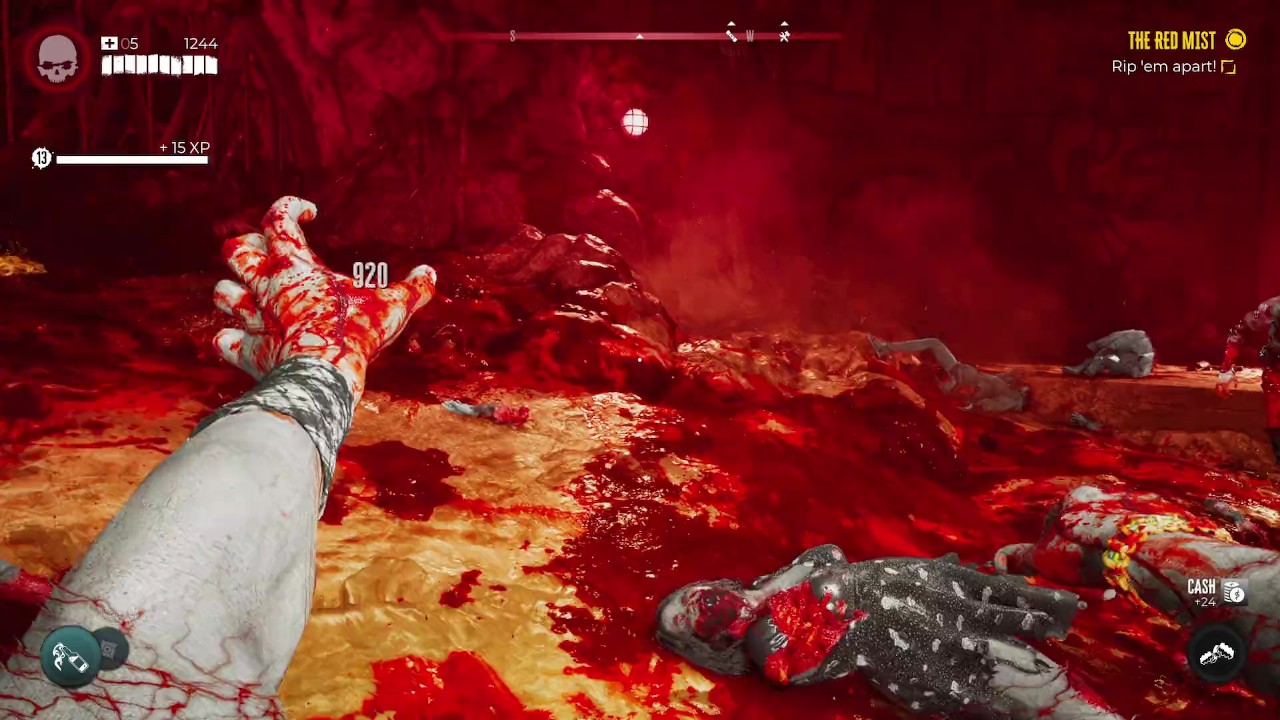Select THE RED MIST quest title
The height and width of the screenshot is (720, 1280).
click(1171, 40)
